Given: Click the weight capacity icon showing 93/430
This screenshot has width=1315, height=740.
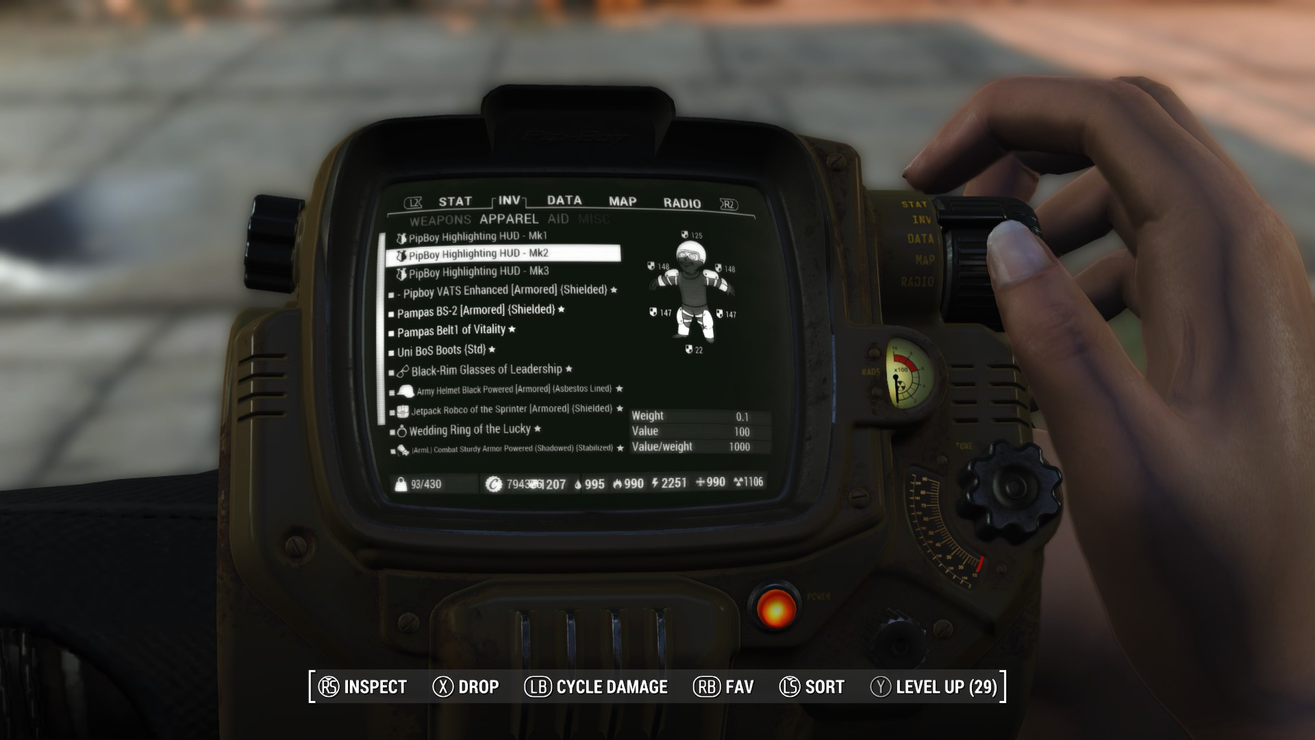Looking at the screenshot, I should pyautogui.click(x=400, y=483).
